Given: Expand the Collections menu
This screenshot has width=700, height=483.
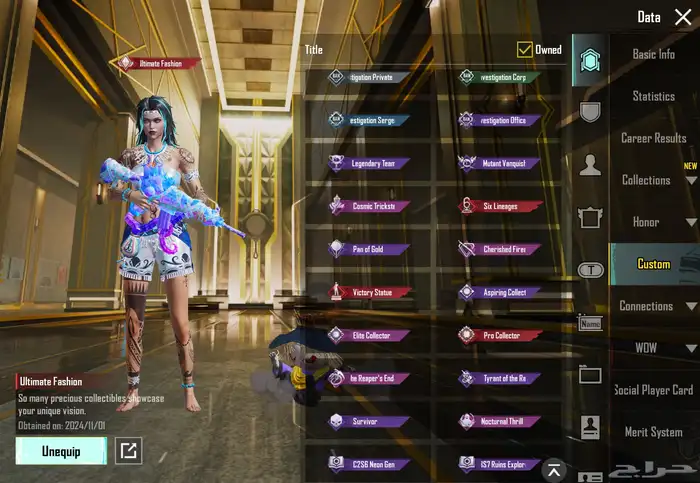Looking at the screenshot, I should click(x=655, y=180).
